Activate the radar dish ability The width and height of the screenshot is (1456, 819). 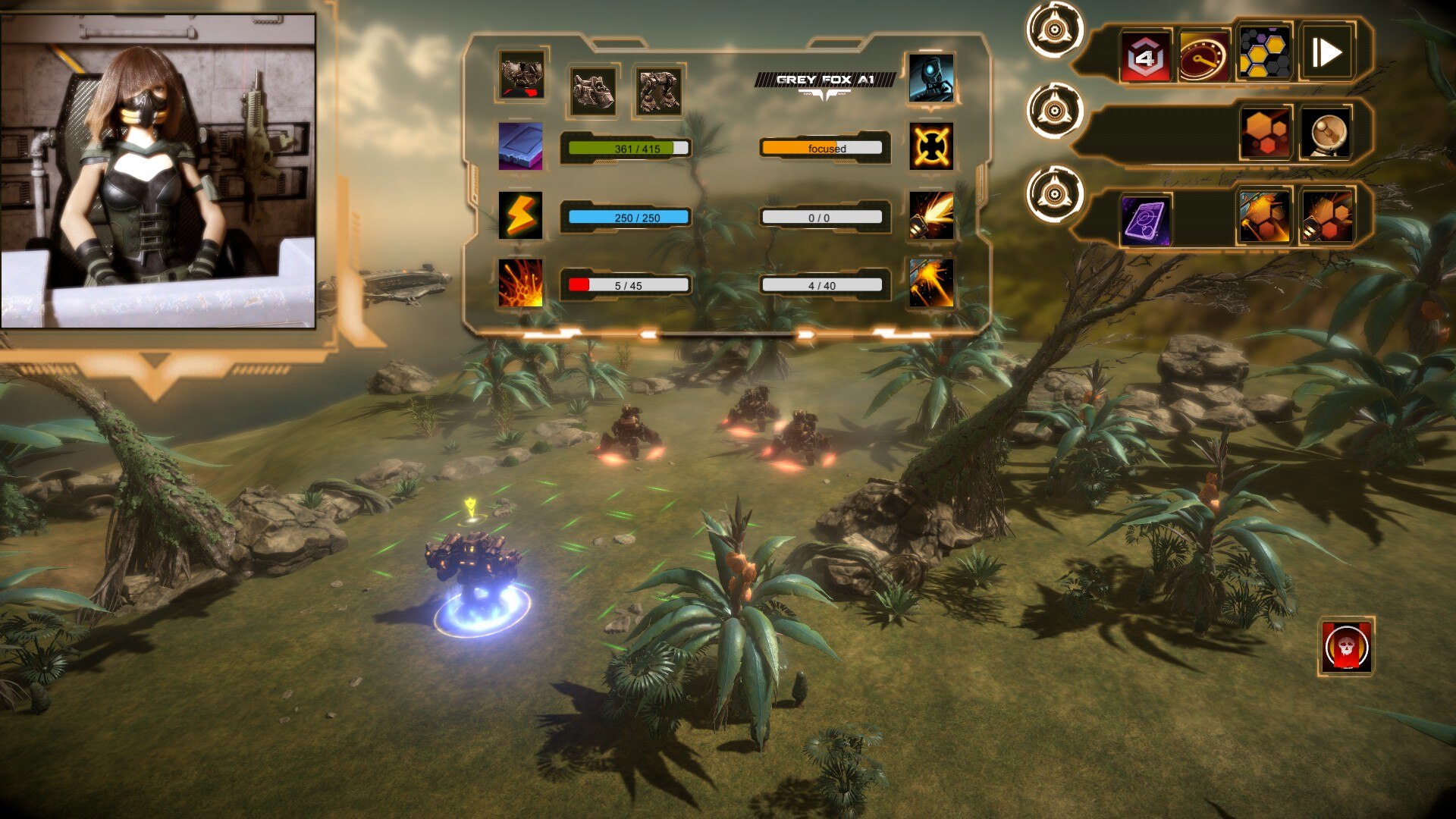point(1326,134)
